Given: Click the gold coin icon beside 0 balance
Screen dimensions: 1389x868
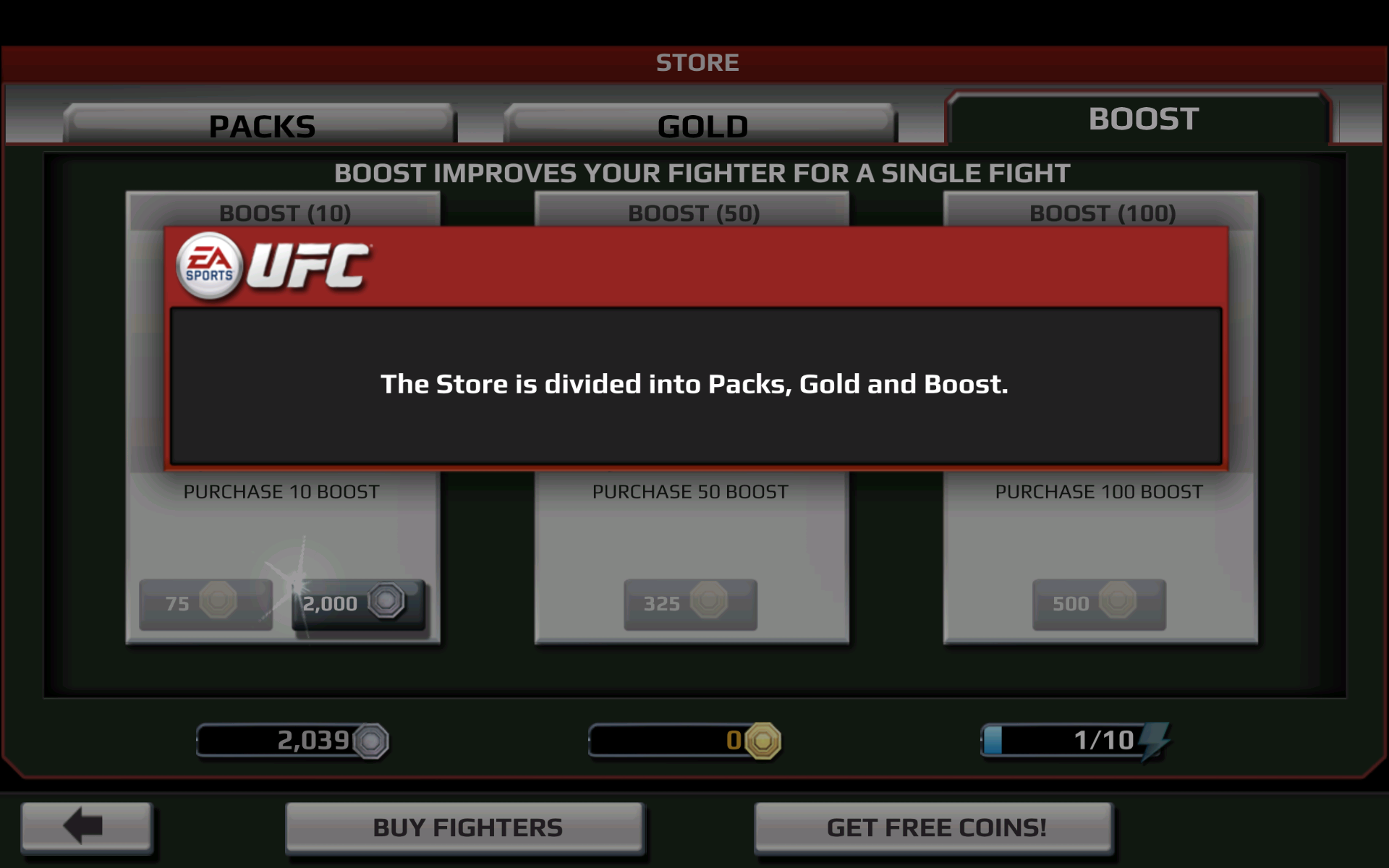Looking at the screenshot, I should point(763,740).
